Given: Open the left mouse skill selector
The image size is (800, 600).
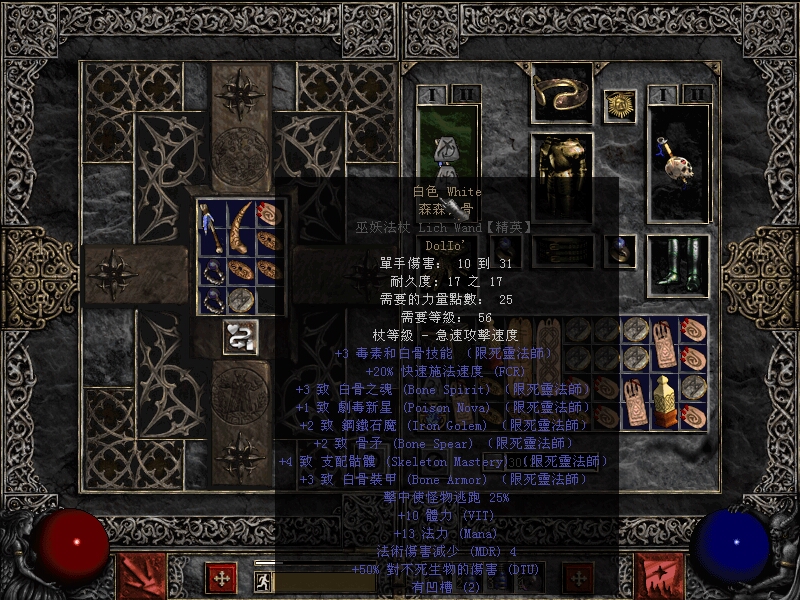Looking at the screenshot, I should tap(142, 577).
